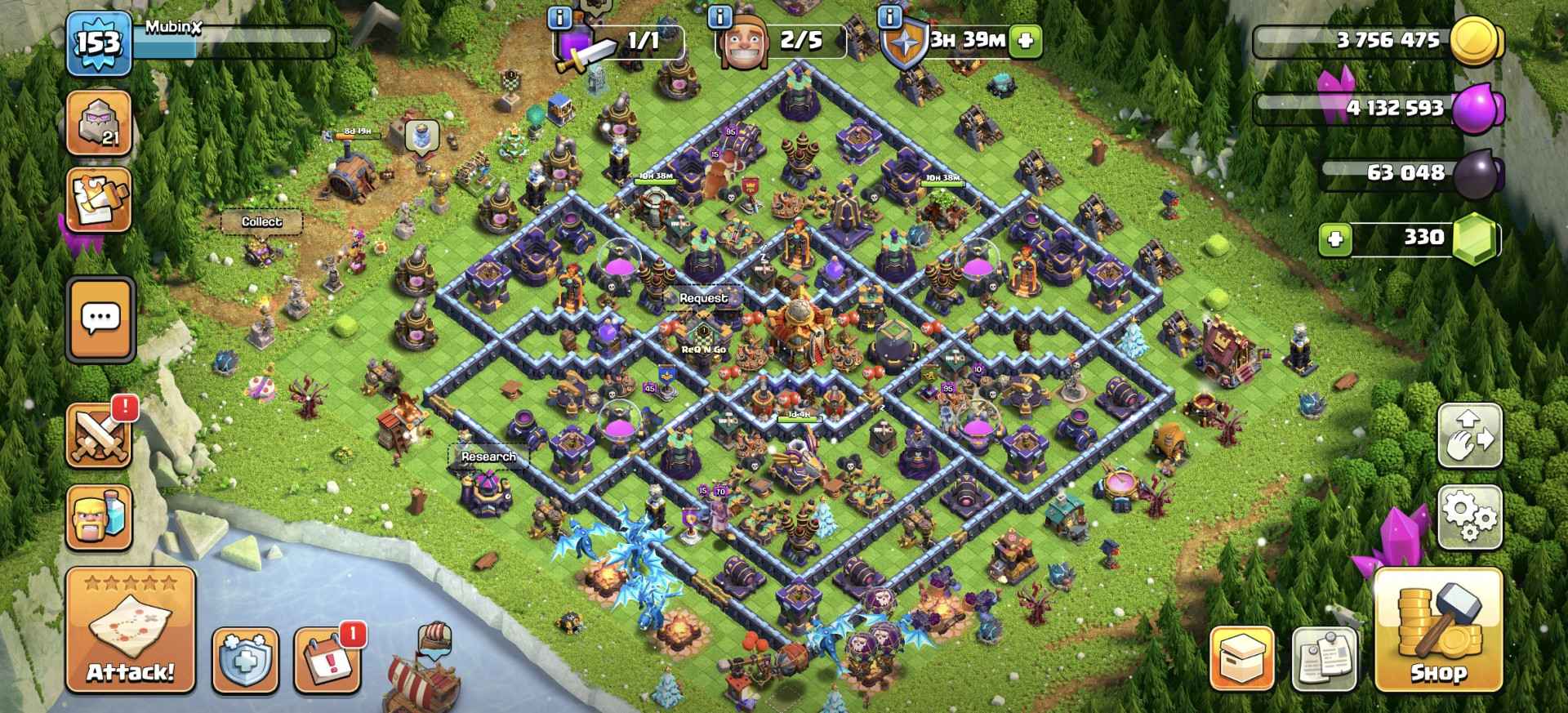Click the Request troops label
The image size is (1568, 713).
[x=703, y=298]
